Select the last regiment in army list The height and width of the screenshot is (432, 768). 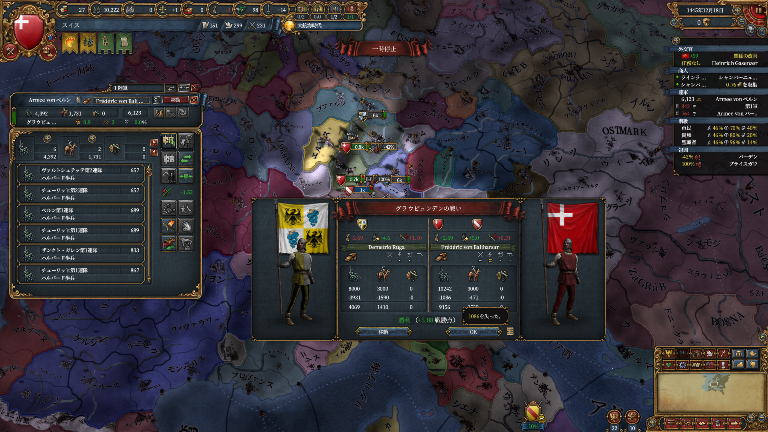point(82,270)
